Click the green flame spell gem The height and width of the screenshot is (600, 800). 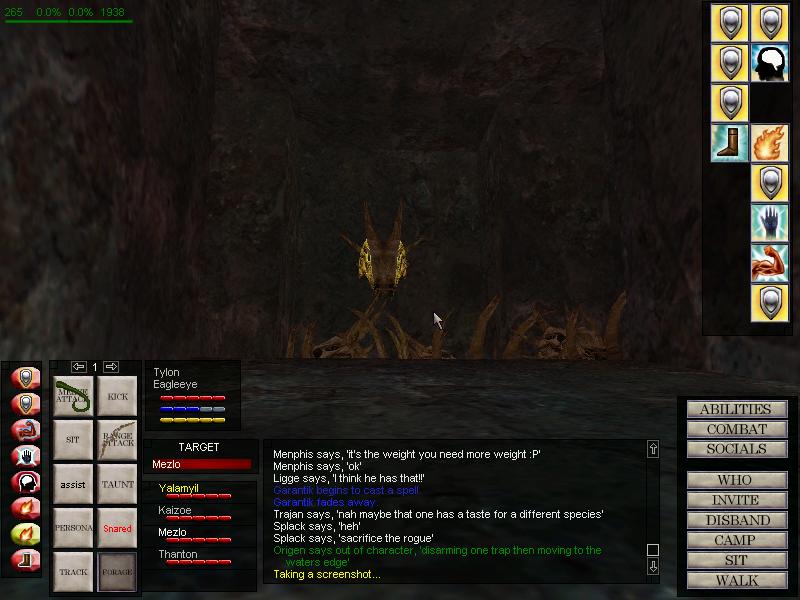tap(24, 533)
